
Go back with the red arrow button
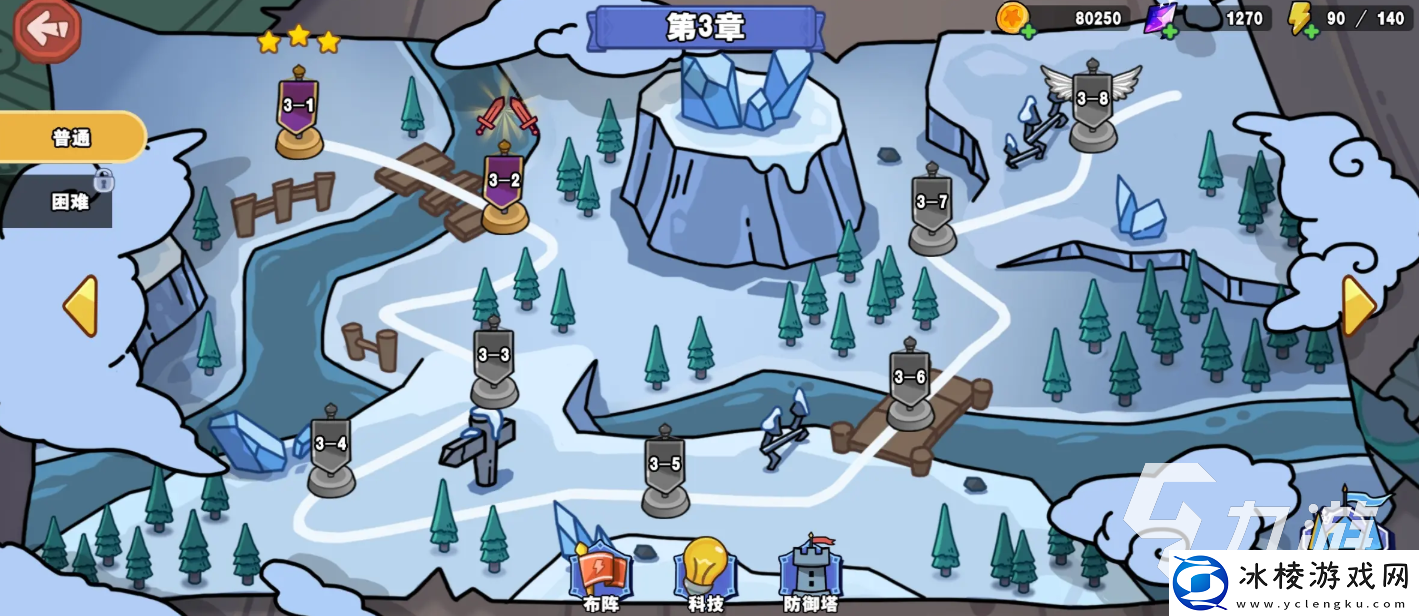tap(47, 30)
